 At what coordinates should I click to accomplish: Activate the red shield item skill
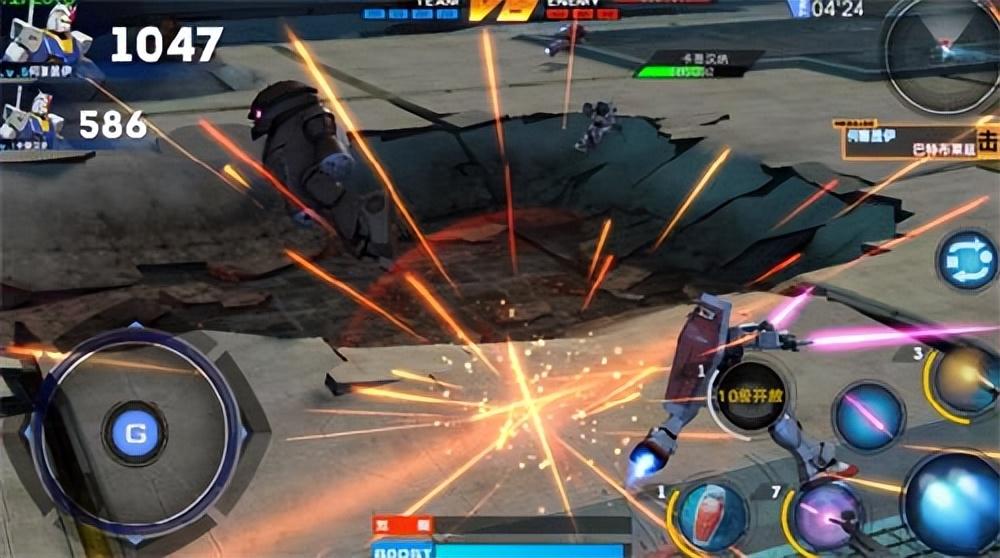click(709, 516)
